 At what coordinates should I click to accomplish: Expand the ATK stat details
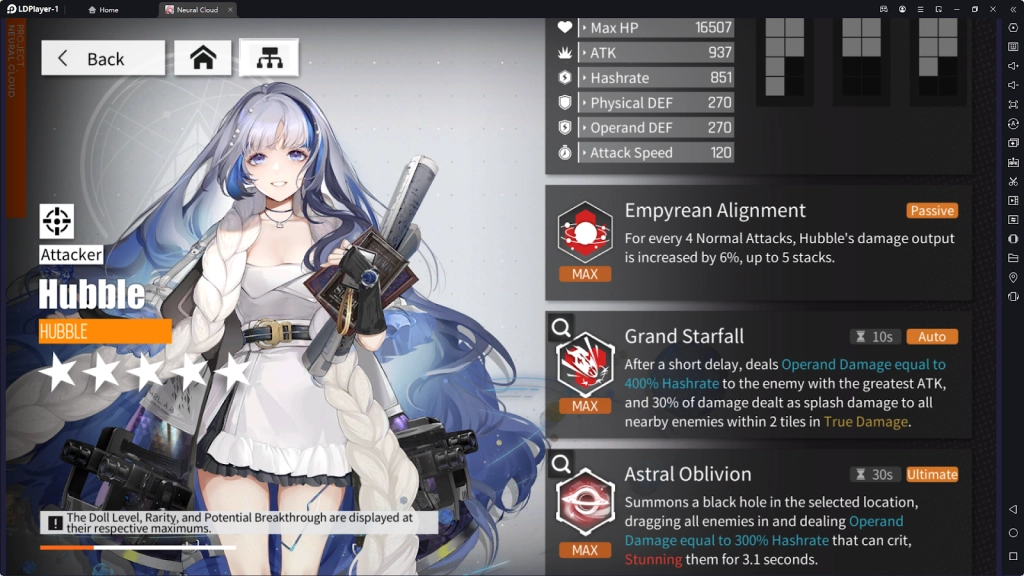tap(656, 52)
